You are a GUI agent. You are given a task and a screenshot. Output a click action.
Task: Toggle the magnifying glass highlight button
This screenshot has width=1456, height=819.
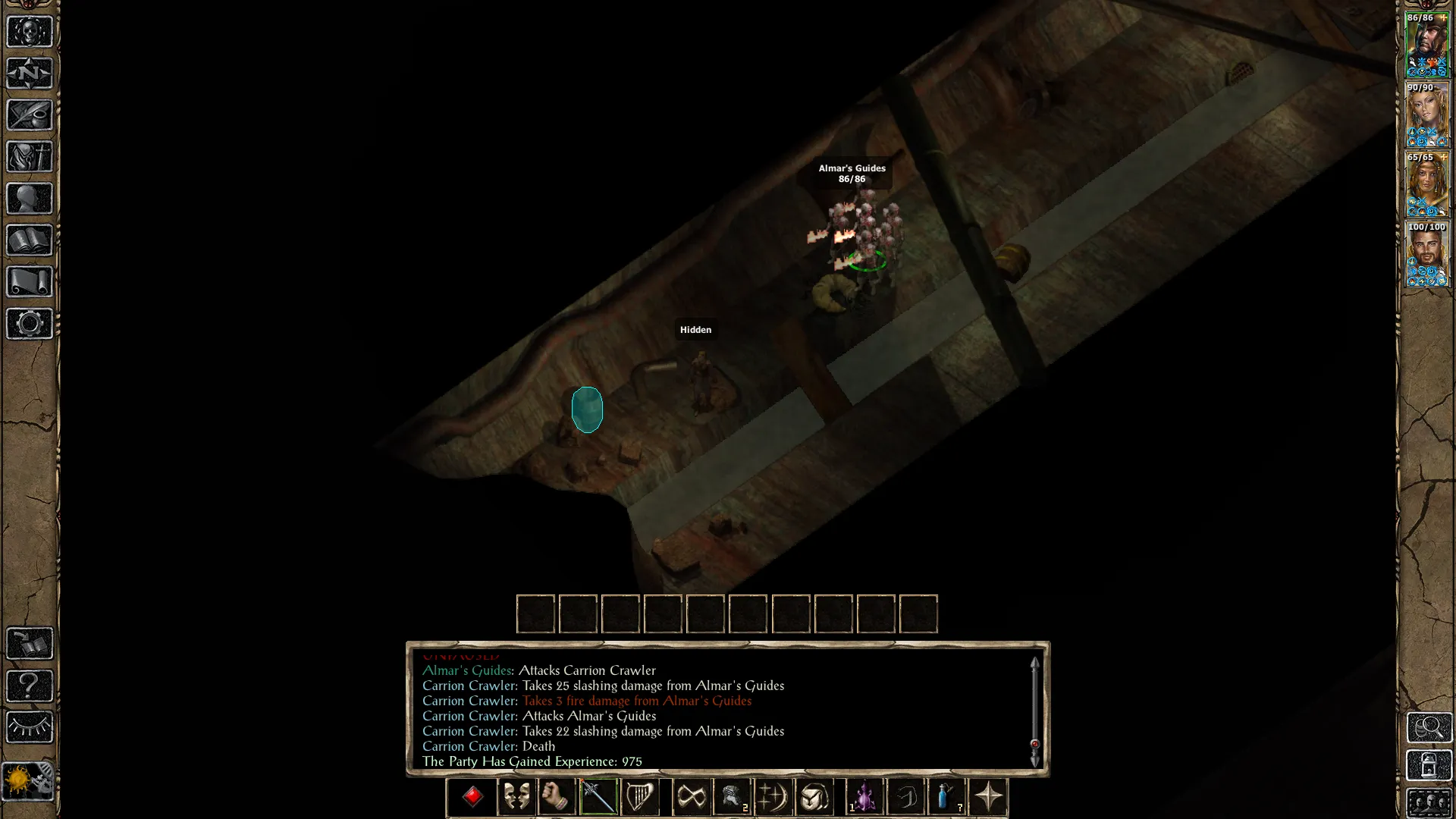(1429, 727)
